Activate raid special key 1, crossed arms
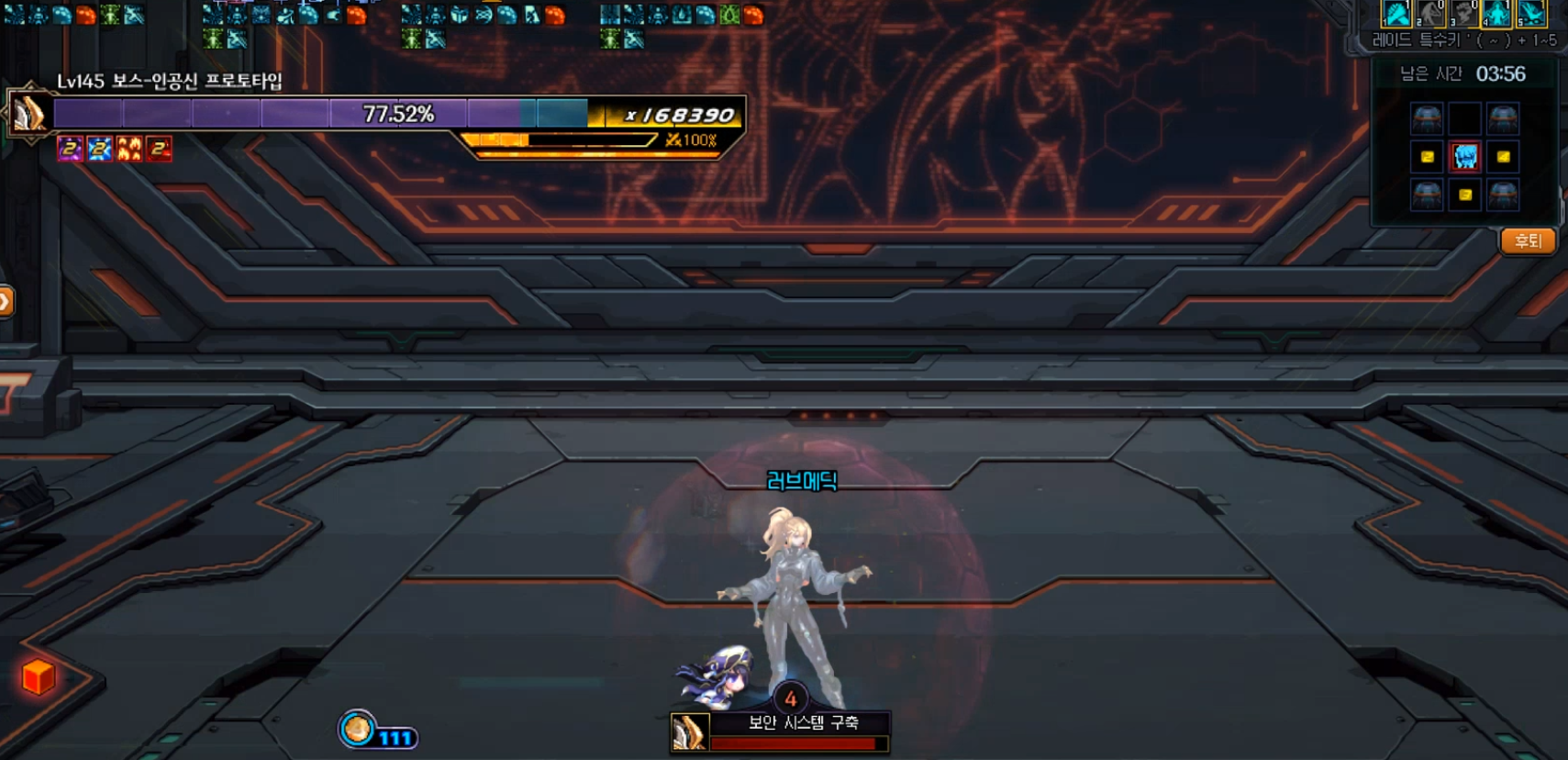 coord(1396,14)
